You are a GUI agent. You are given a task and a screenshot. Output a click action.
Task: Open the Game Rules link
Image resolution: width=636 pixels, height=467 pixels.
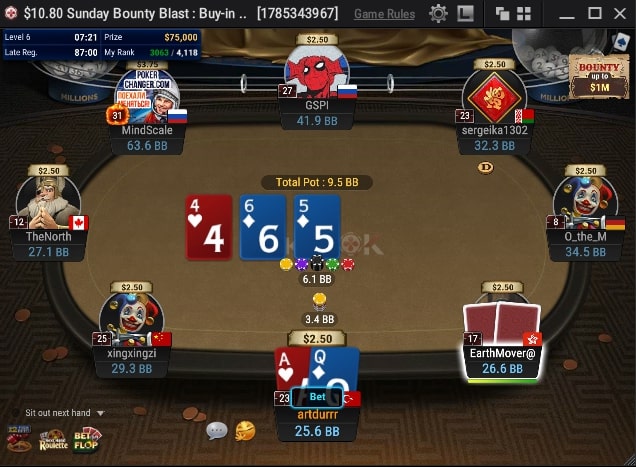point(385,14)
